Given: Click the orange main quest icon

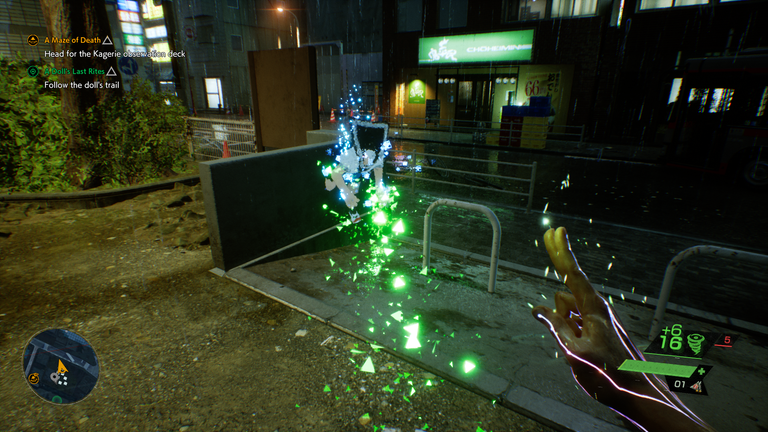Looking at the screenshot, I should (x=33, y=40).
